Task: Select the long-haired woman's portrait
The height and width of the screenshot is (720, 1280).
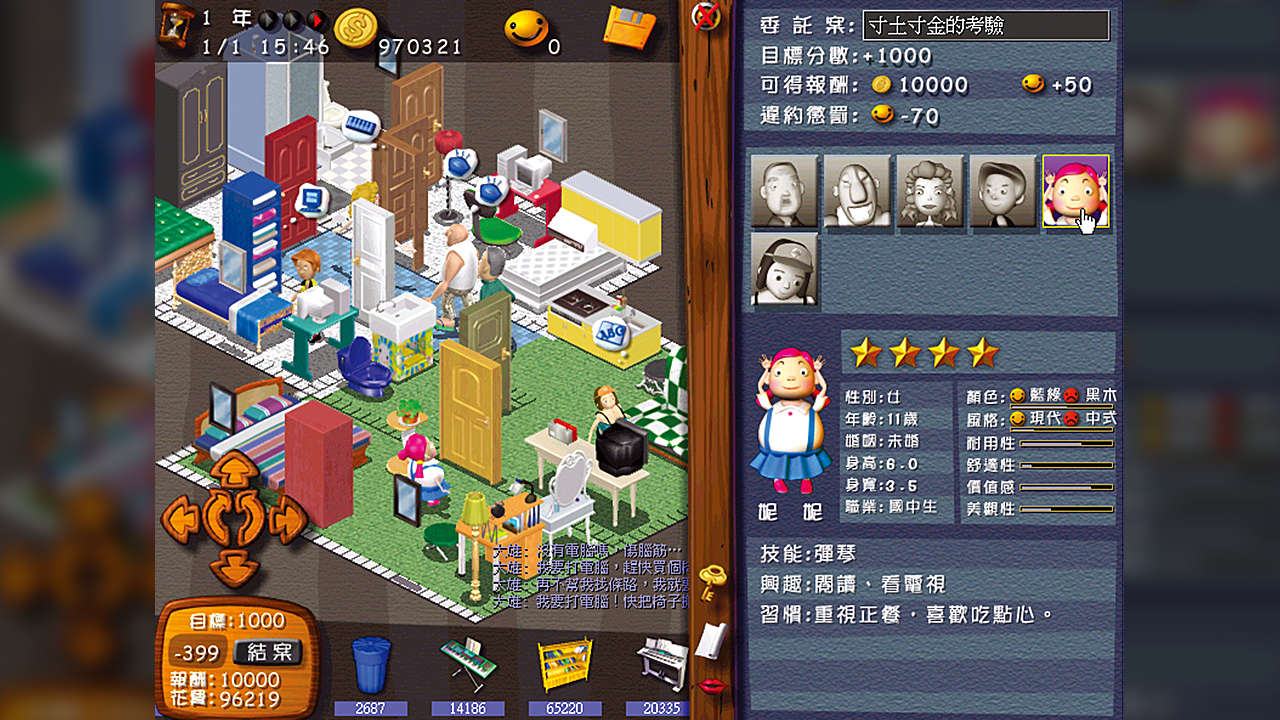Action: point(930,192)
